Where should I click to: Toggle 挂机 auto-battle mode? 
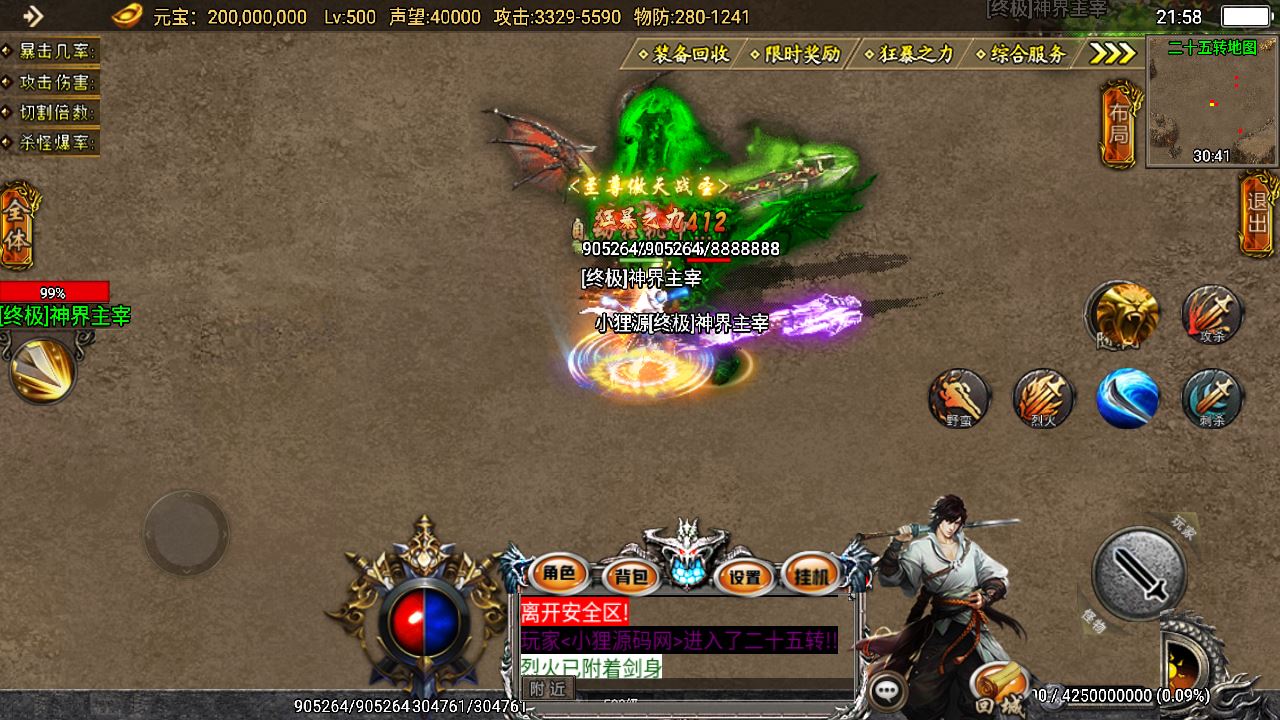811,575
